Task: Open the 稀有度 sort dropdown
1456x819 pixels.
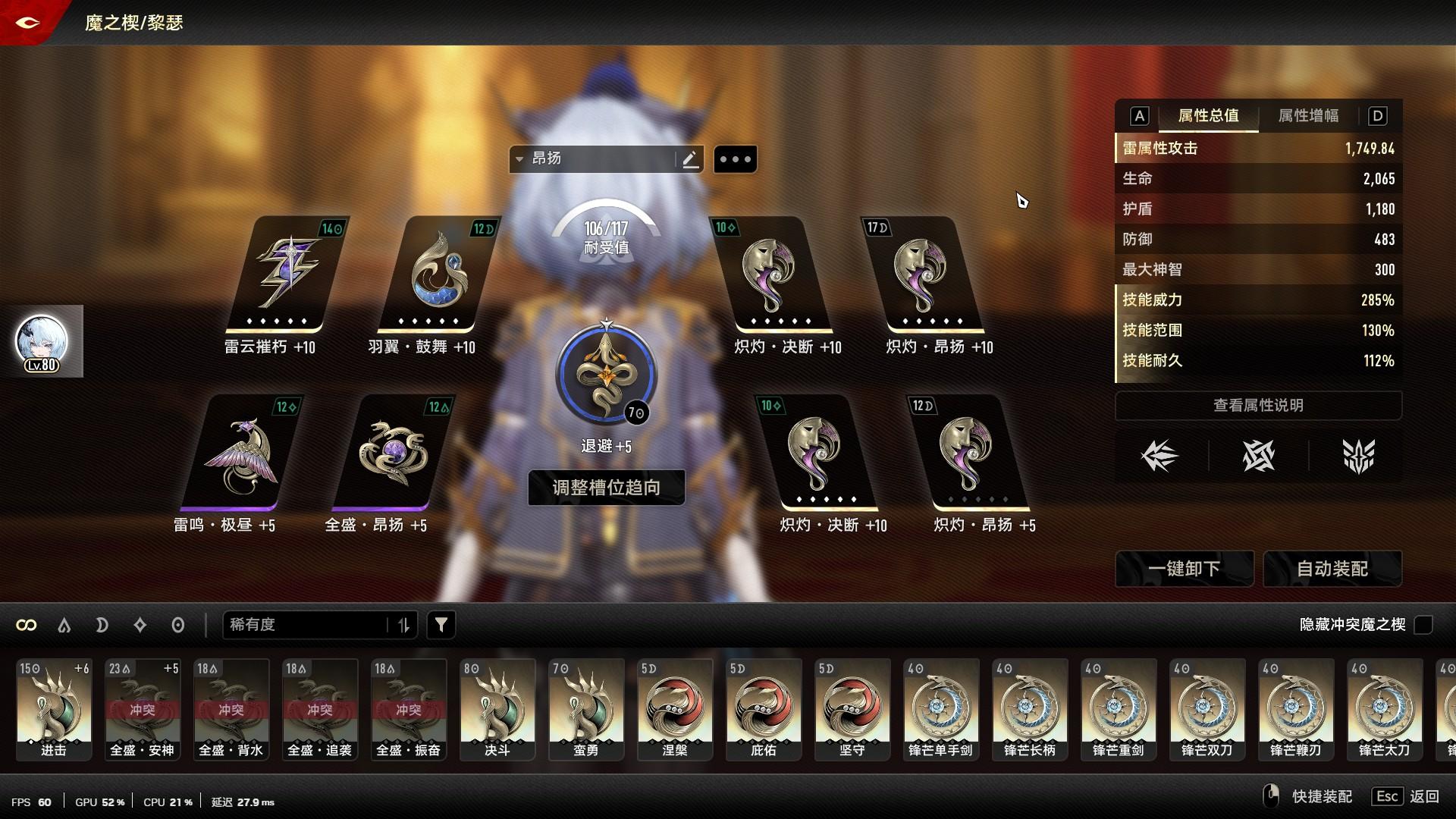Action: click(x=307, y=625)
